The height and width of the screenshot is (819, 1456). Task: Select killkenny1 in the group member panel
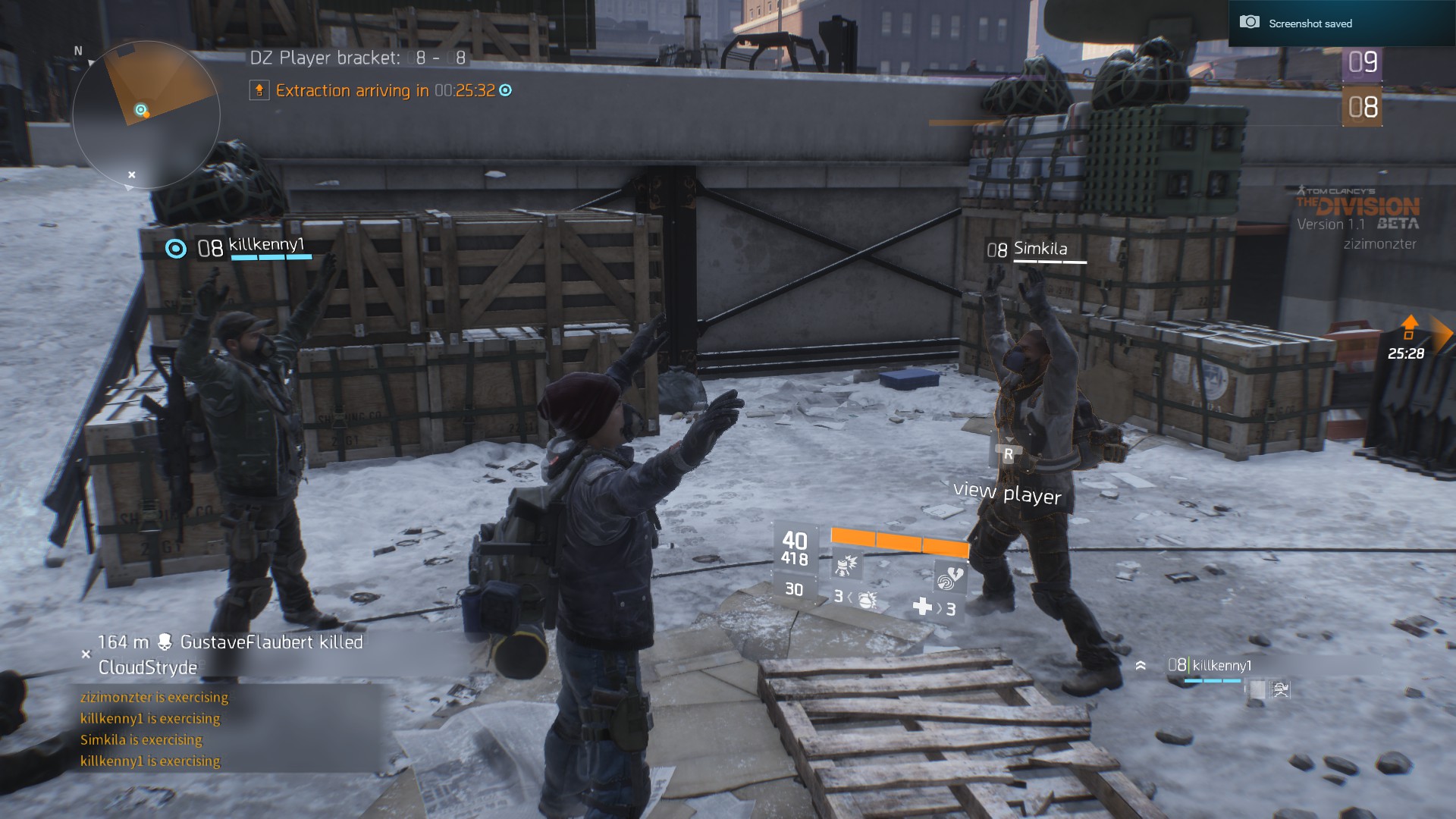(1221, 666)
